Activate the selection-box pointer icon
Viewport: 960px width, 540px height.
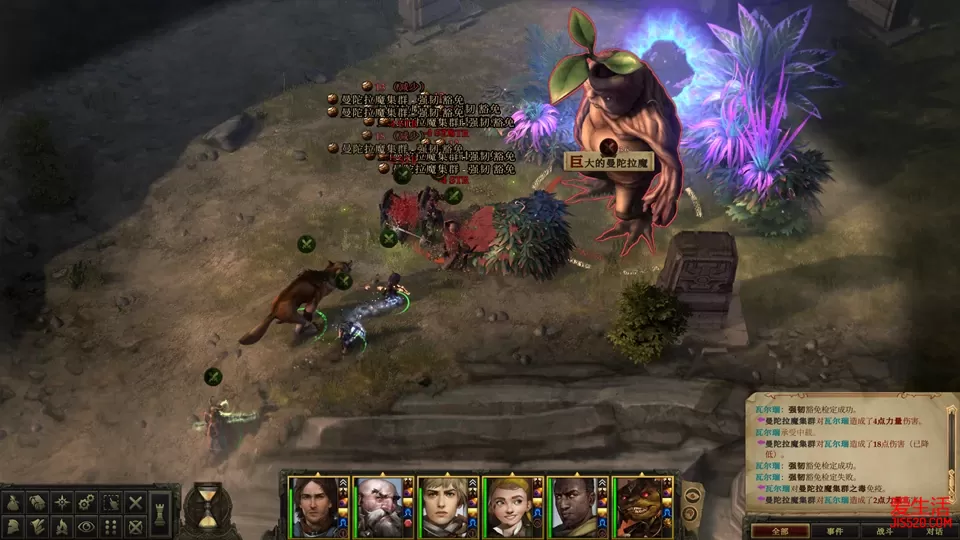coord(112,502)
